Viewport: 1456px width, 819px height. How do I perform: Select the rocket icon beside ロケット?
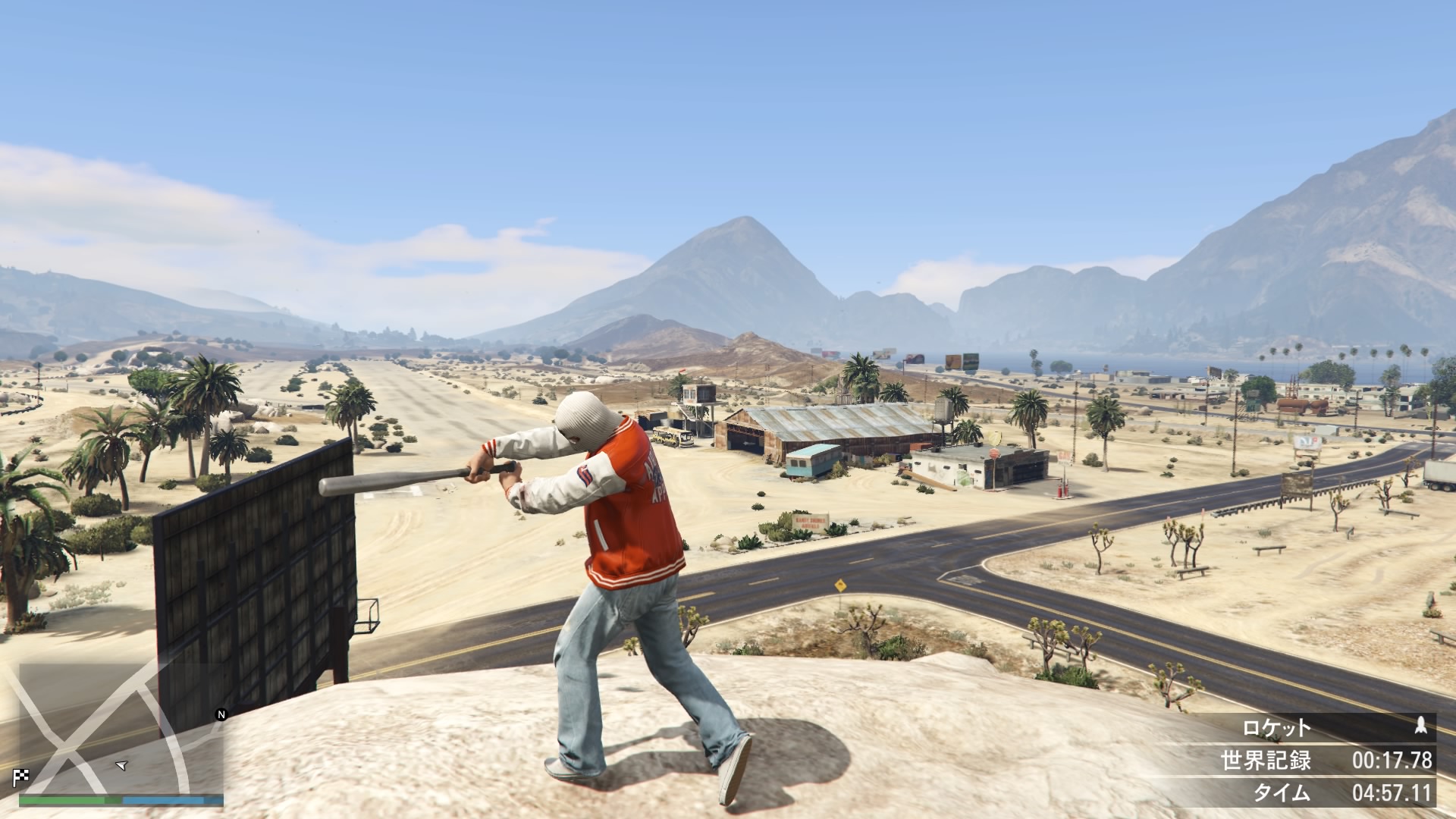tap(1421, 726)
